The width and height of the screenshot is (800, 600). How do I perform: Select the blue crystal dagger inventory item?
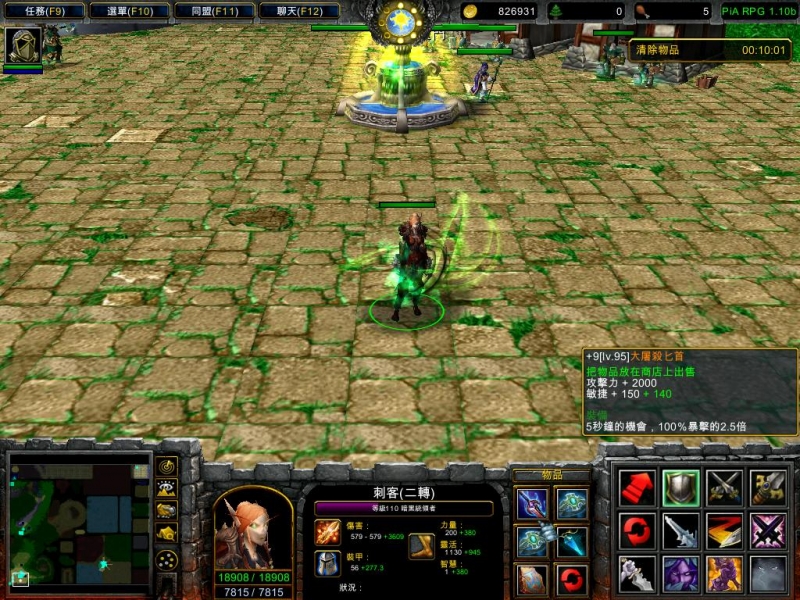(x=572, y=541)
